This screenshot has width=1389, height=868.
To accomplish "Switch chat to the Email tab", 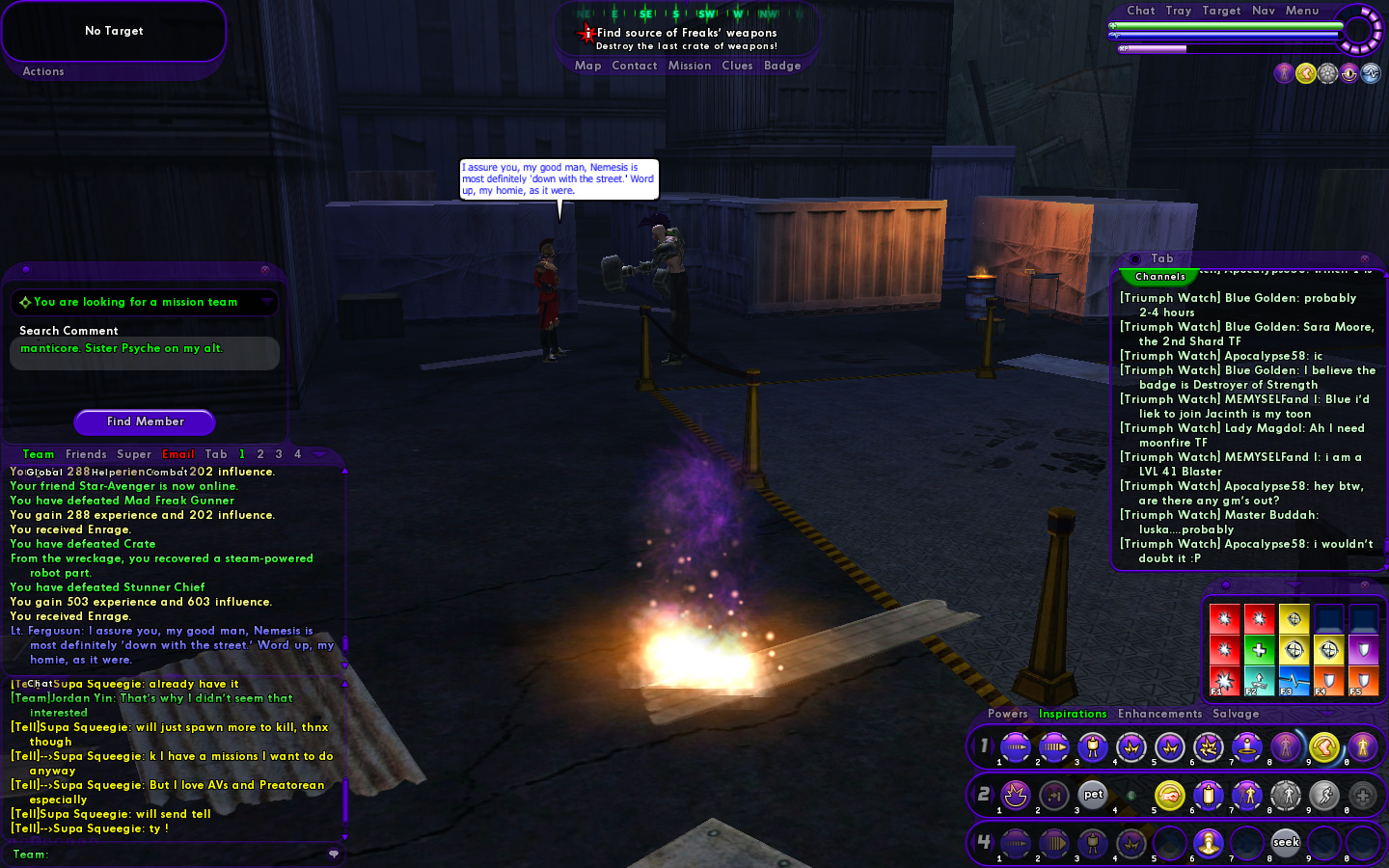I will pyautogui.click(x=178, y=454).
